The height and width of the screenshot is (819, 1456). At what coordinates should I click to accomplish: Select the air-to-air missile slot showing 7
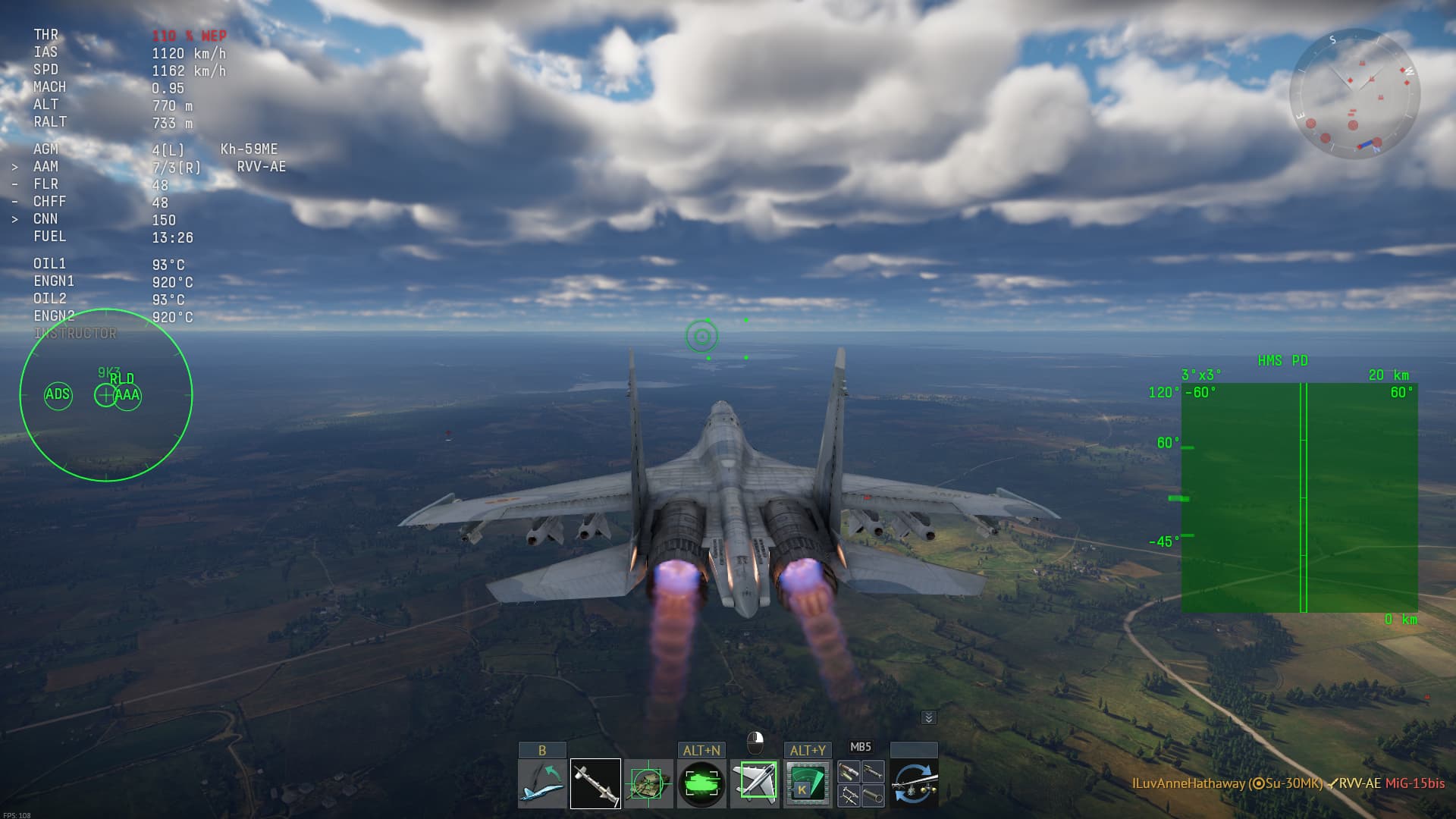(595, 783)
